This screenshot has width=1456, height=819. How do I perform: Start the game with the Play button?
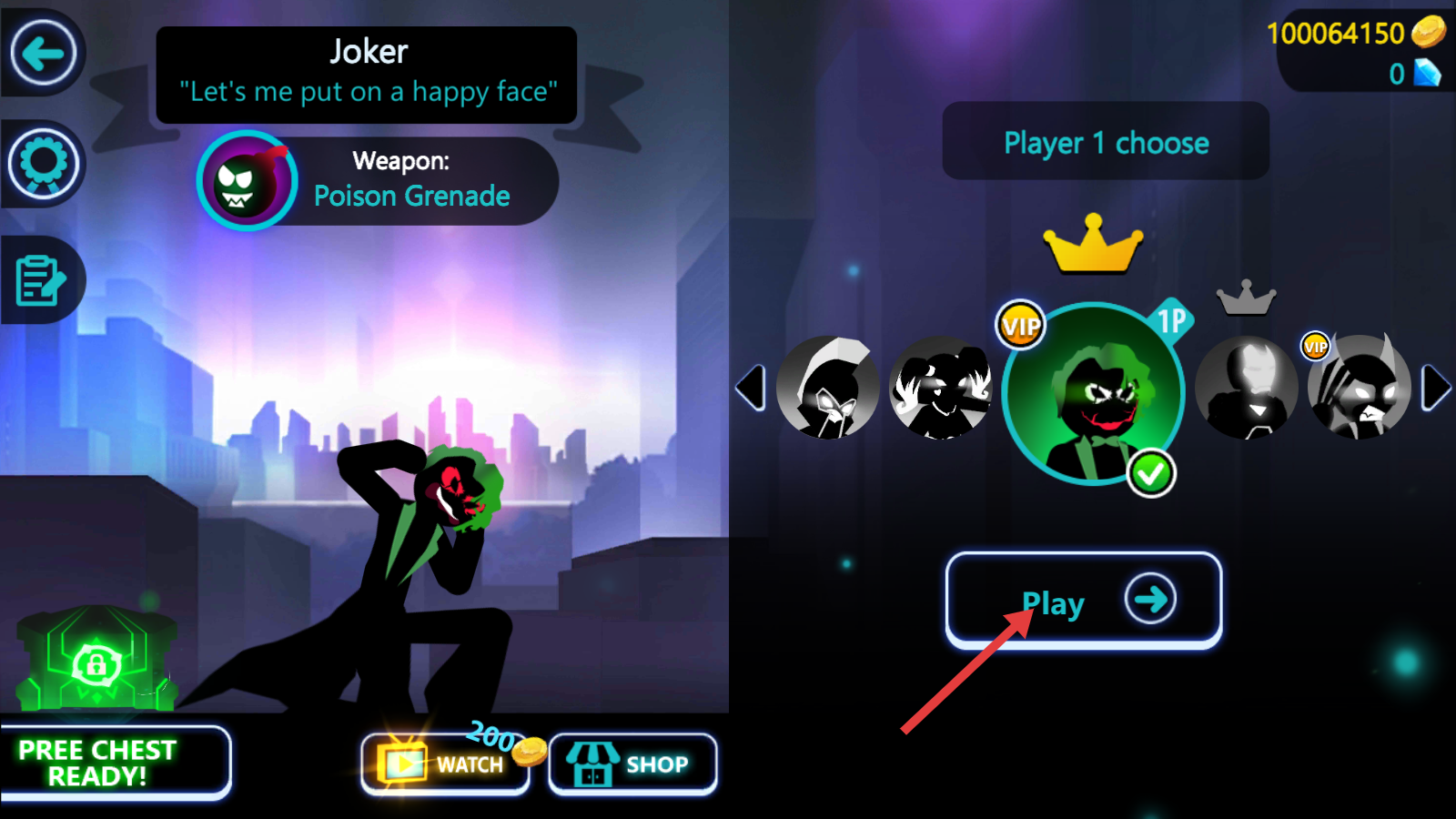point(1083,601)
